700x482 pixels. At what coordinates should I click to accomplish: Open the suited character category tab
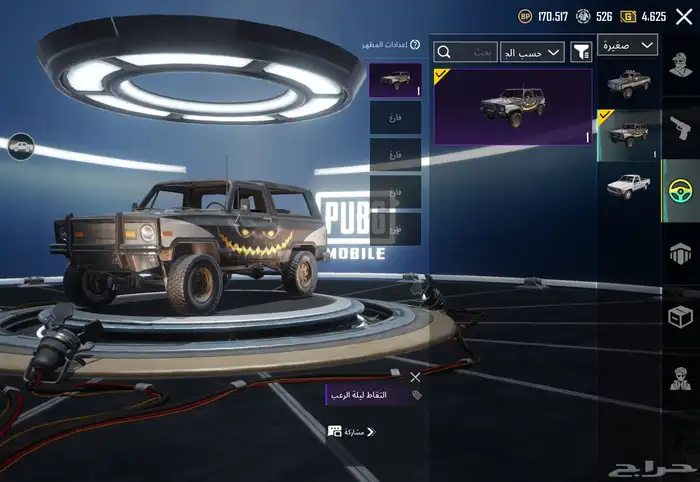(681, 378)
